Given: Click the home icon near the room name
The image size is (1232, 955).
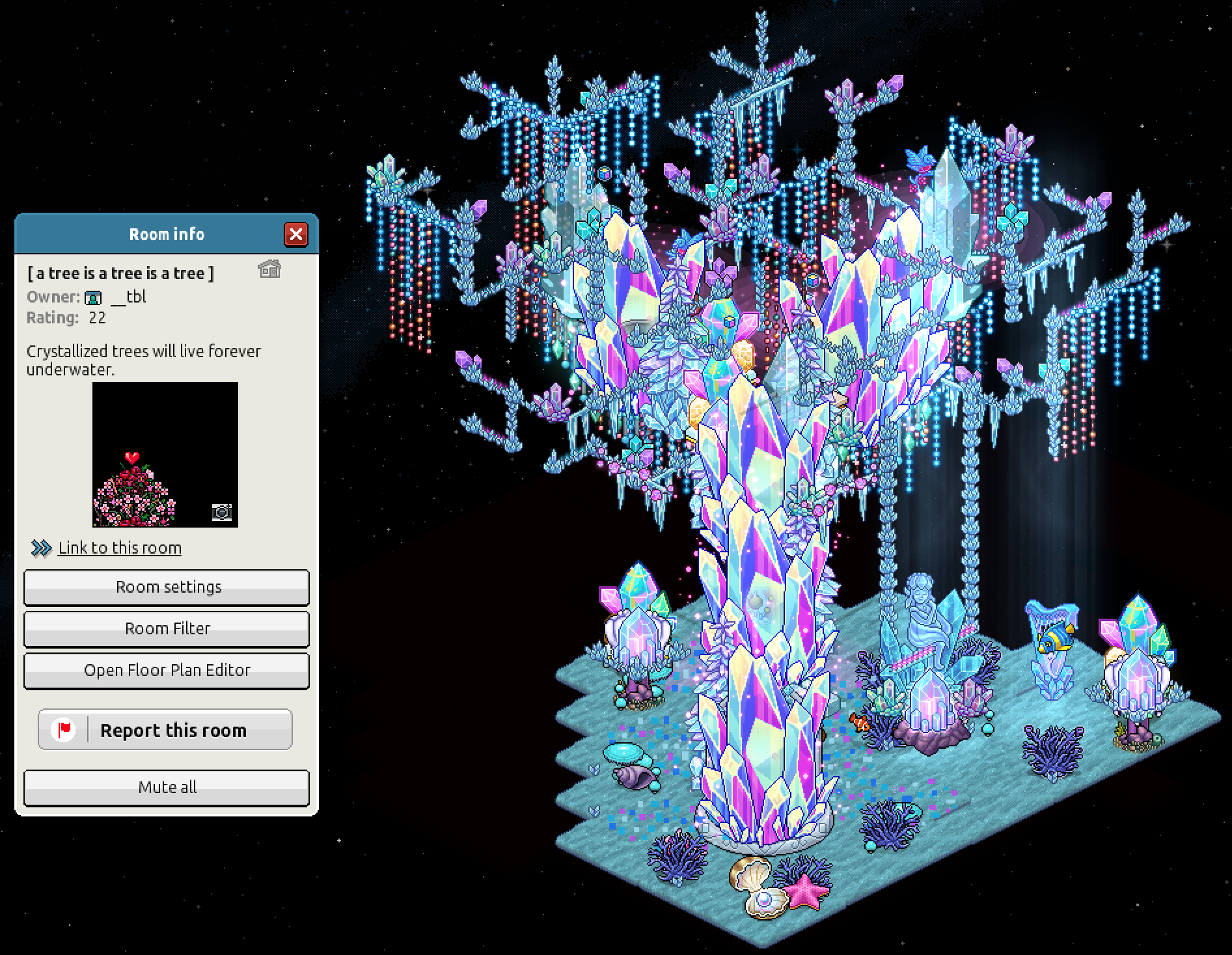Looking at the screenshot, I should [270, 269].
